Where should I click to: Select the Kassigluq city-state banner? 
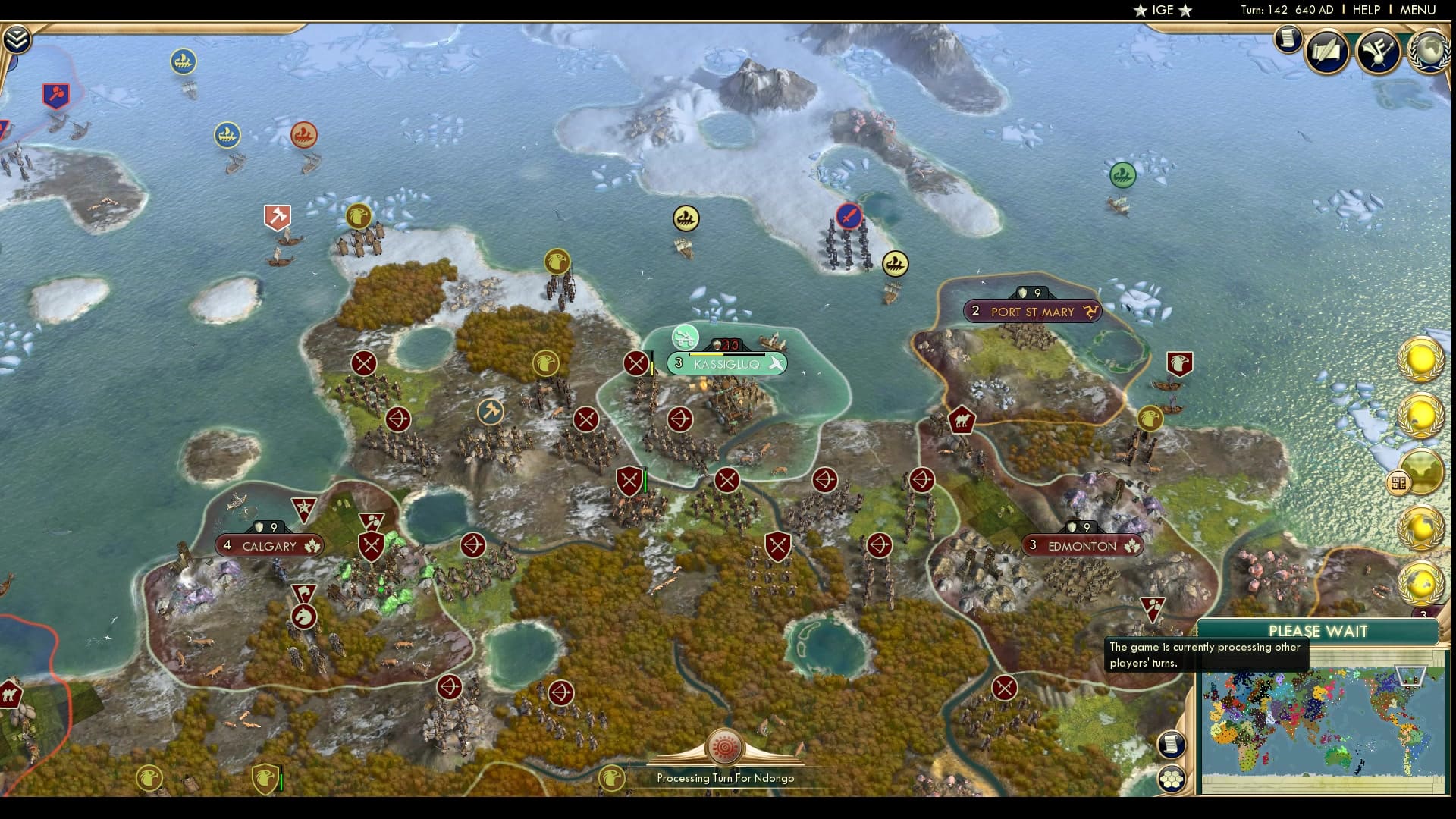(x=726, y=363)
